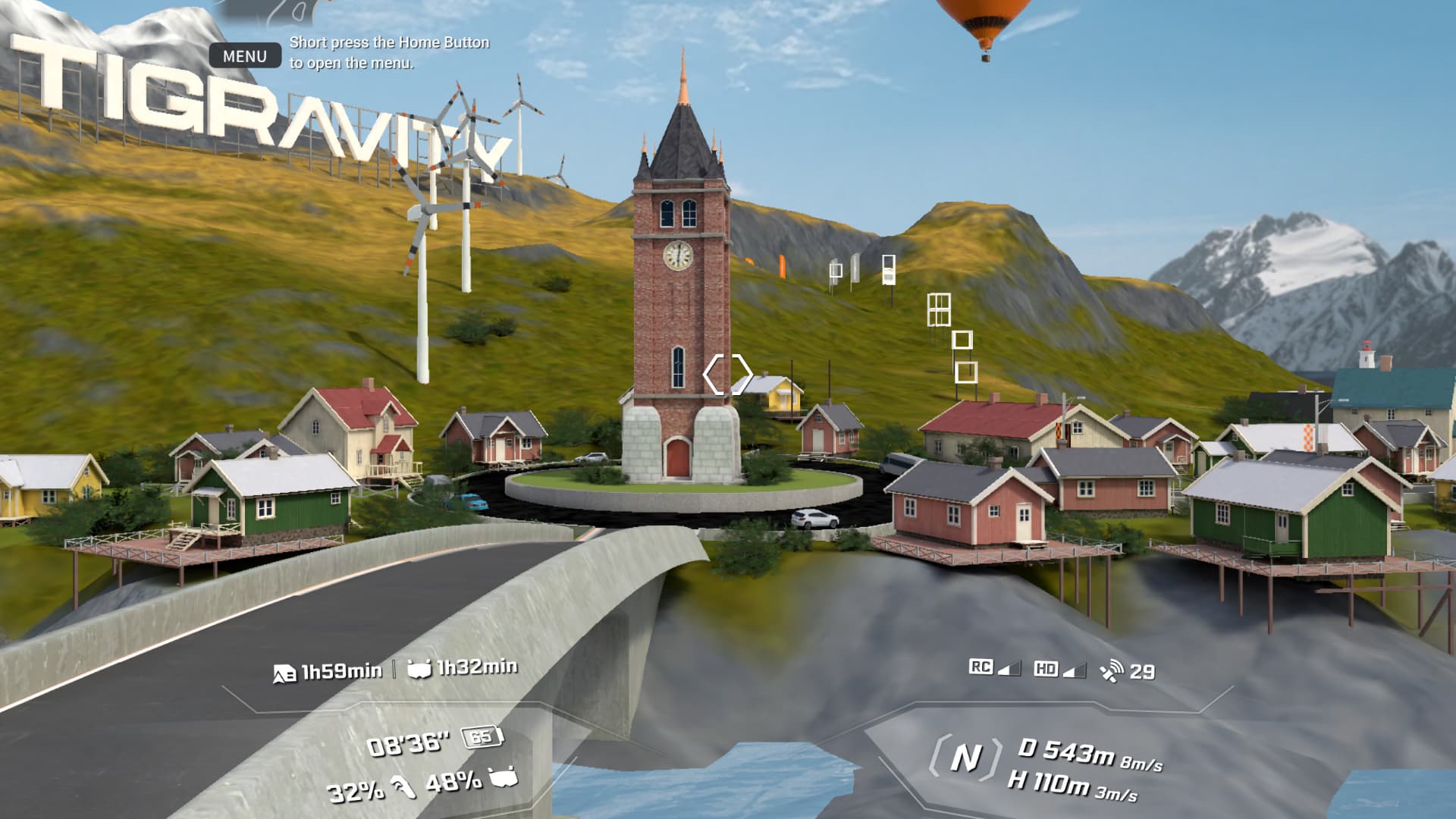Toggle the RC signal bars indicator
The height and width of the screenshot is (819, 1456).
coord(1009,669)
